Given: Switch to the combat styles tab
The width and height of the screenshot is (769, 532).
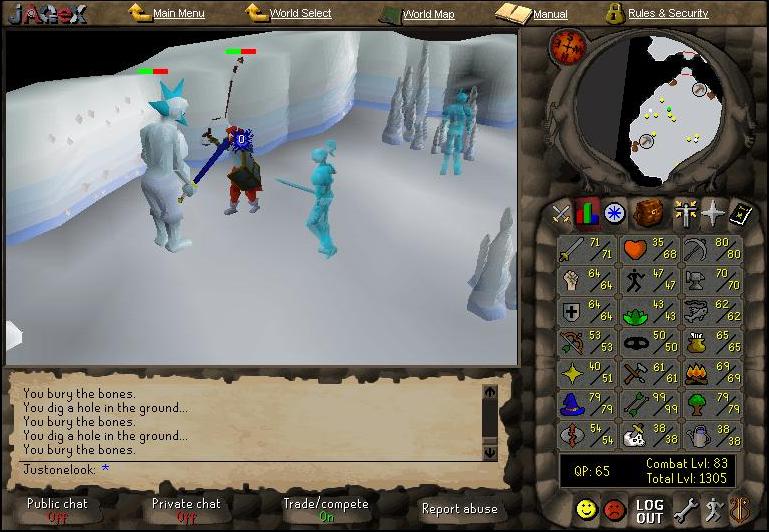Looking at the screenshot, I should click(562, 213).
